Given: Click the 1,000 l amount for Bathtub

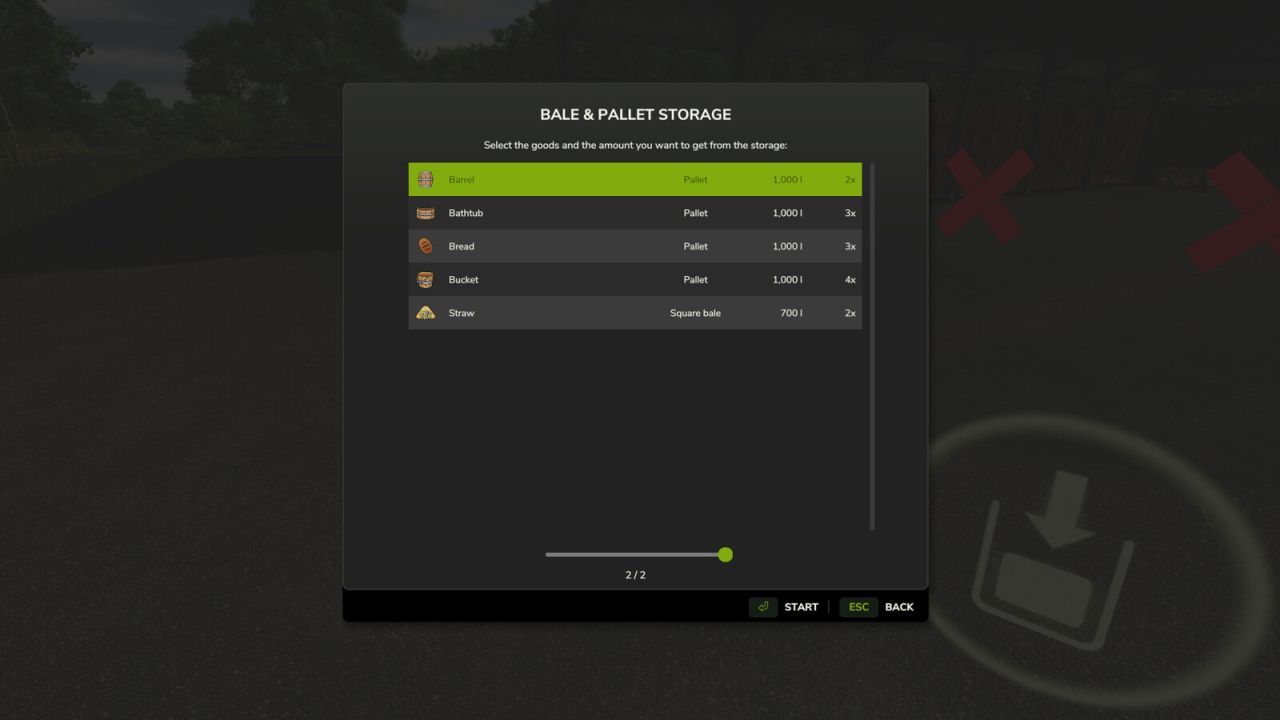Looking at the screenshot, I should [787, 212].
